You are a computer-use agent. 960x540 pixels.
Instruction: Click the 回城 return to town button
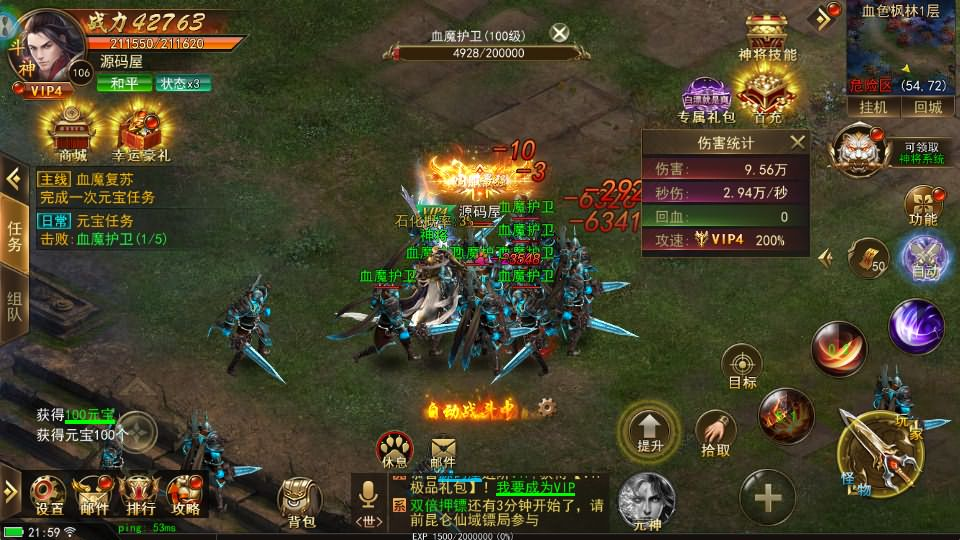pyautogui.click(x=927, y=107)
